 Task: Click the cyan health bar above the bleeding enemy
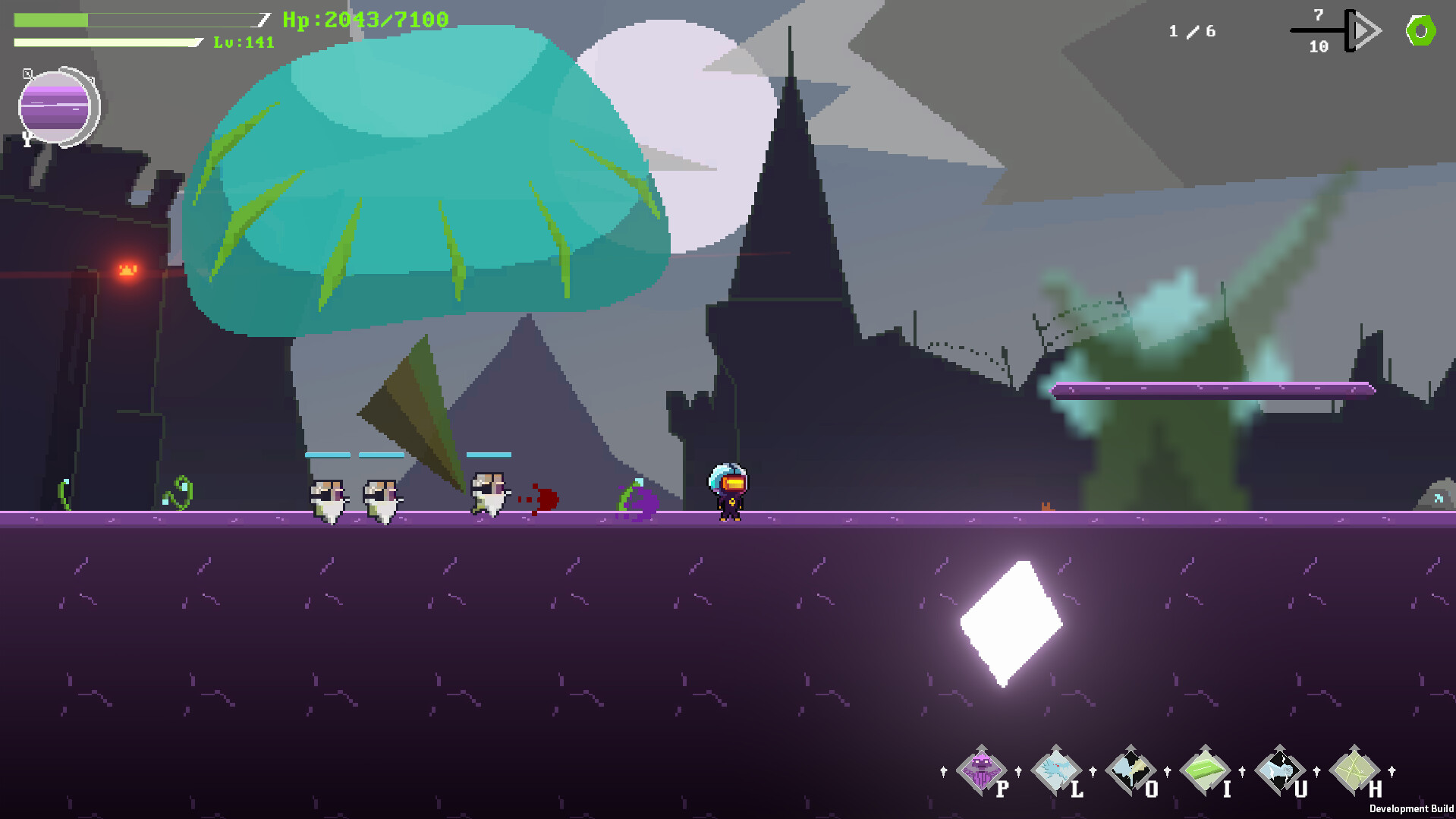pos(489,453)
